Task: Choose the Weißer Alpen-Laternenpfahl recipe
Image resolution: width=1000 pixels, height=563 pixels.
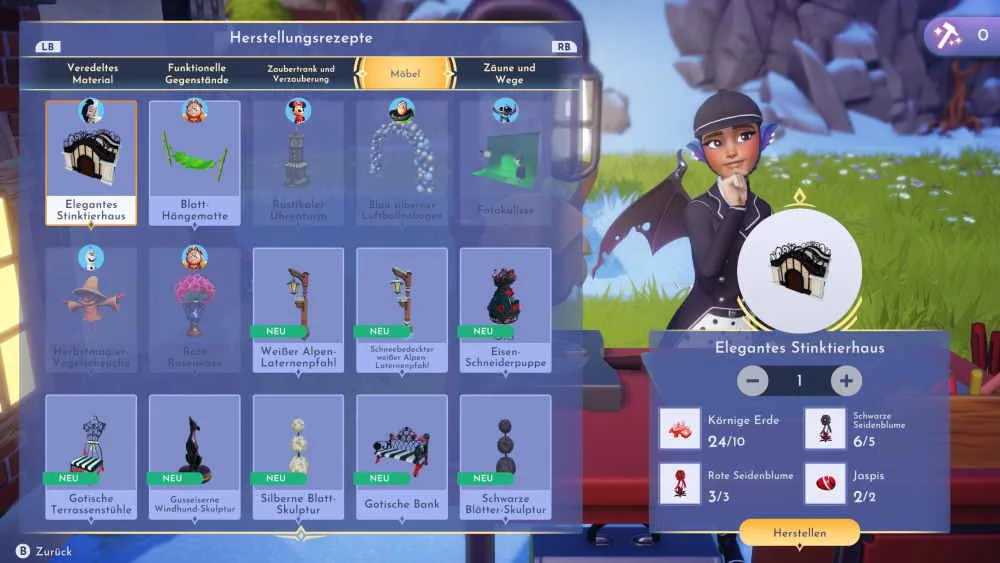Action: tap(298, 309)
